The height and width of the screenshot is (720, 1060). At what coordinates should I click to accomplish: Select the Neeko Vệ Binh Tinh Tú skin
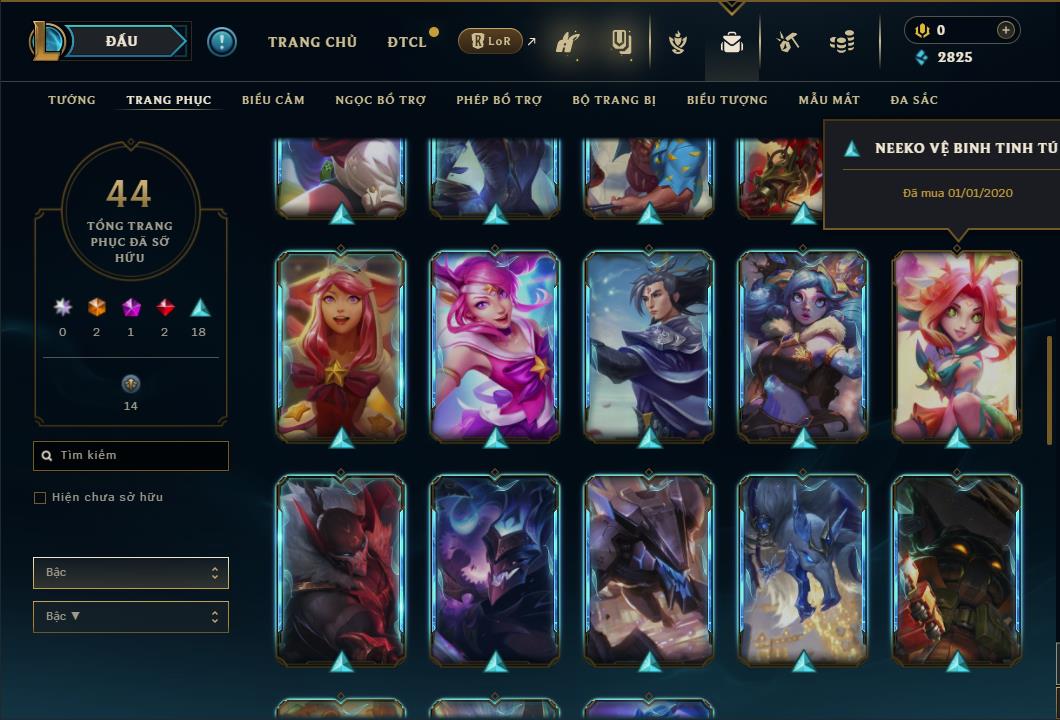(x=957, y=345)
